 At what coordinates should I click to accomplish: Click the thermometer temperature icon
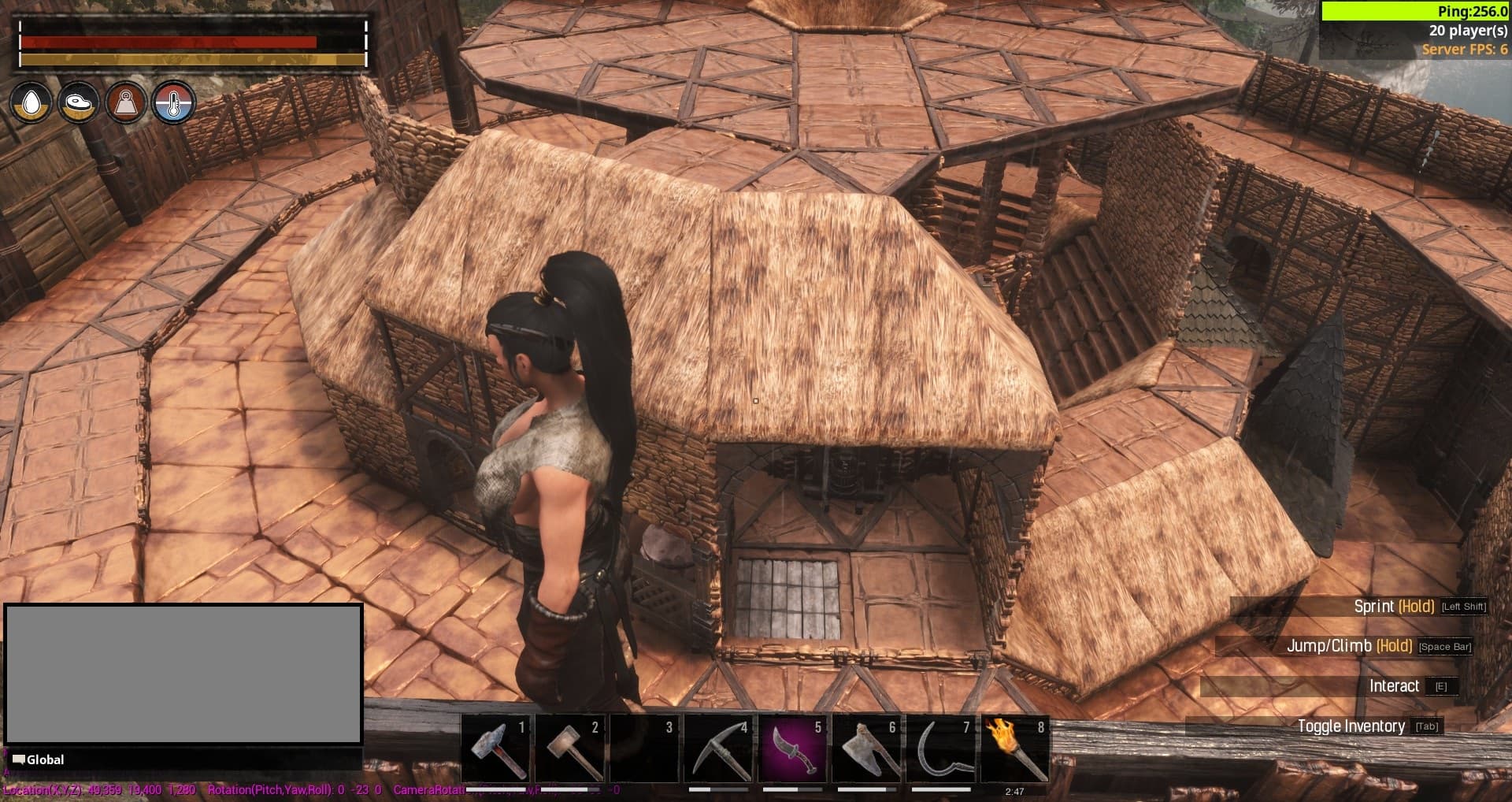[x=173, y=102]
